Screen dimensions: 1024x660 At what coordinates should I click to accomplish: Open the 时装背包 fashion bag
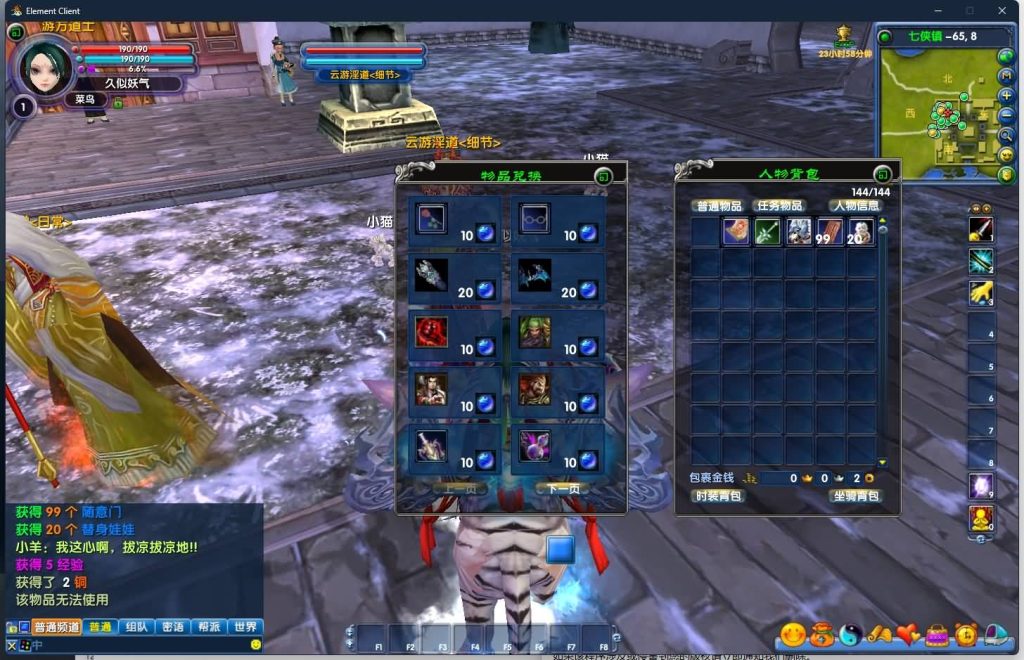(x=719, y=496)
